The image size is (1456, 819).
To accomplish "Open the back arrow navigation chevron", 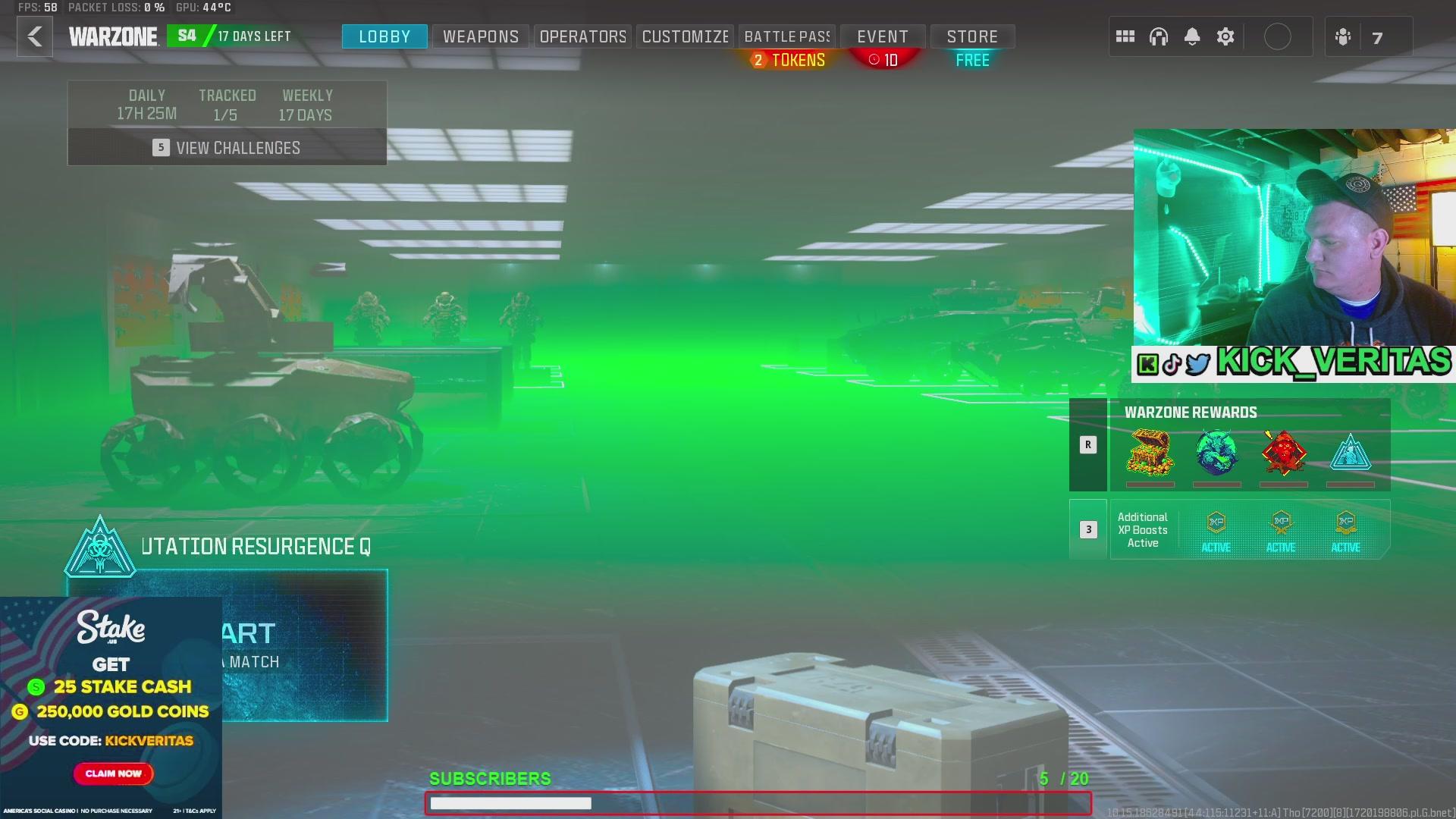I will coord(34,37).
